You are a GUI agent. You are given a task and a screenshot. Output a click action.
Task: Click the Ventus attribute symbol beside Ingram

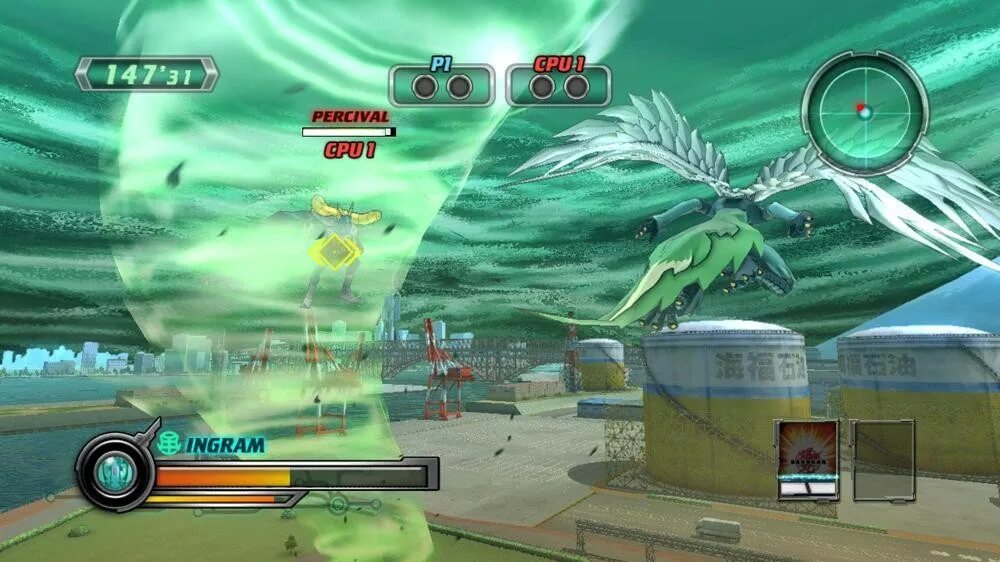(x=169, y=443)
